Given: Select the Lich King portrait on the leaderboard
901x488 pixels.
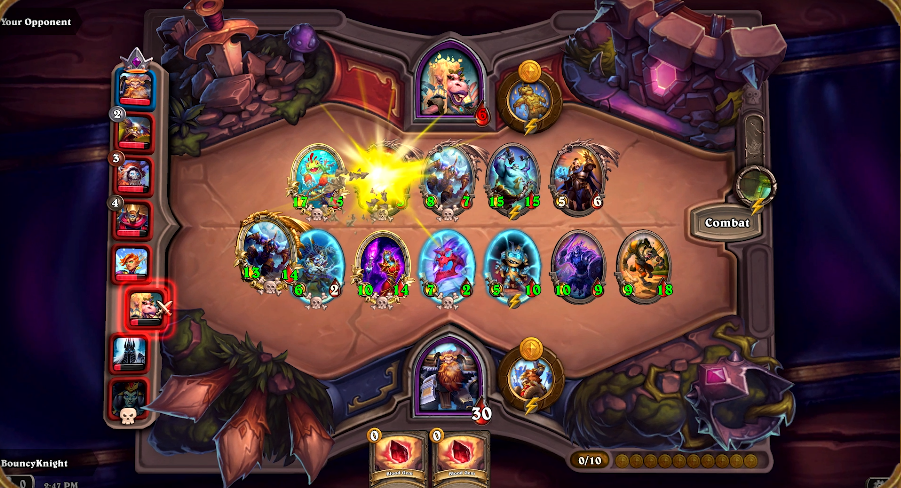Looking at the screenshot, I should [x=131, y=351].
